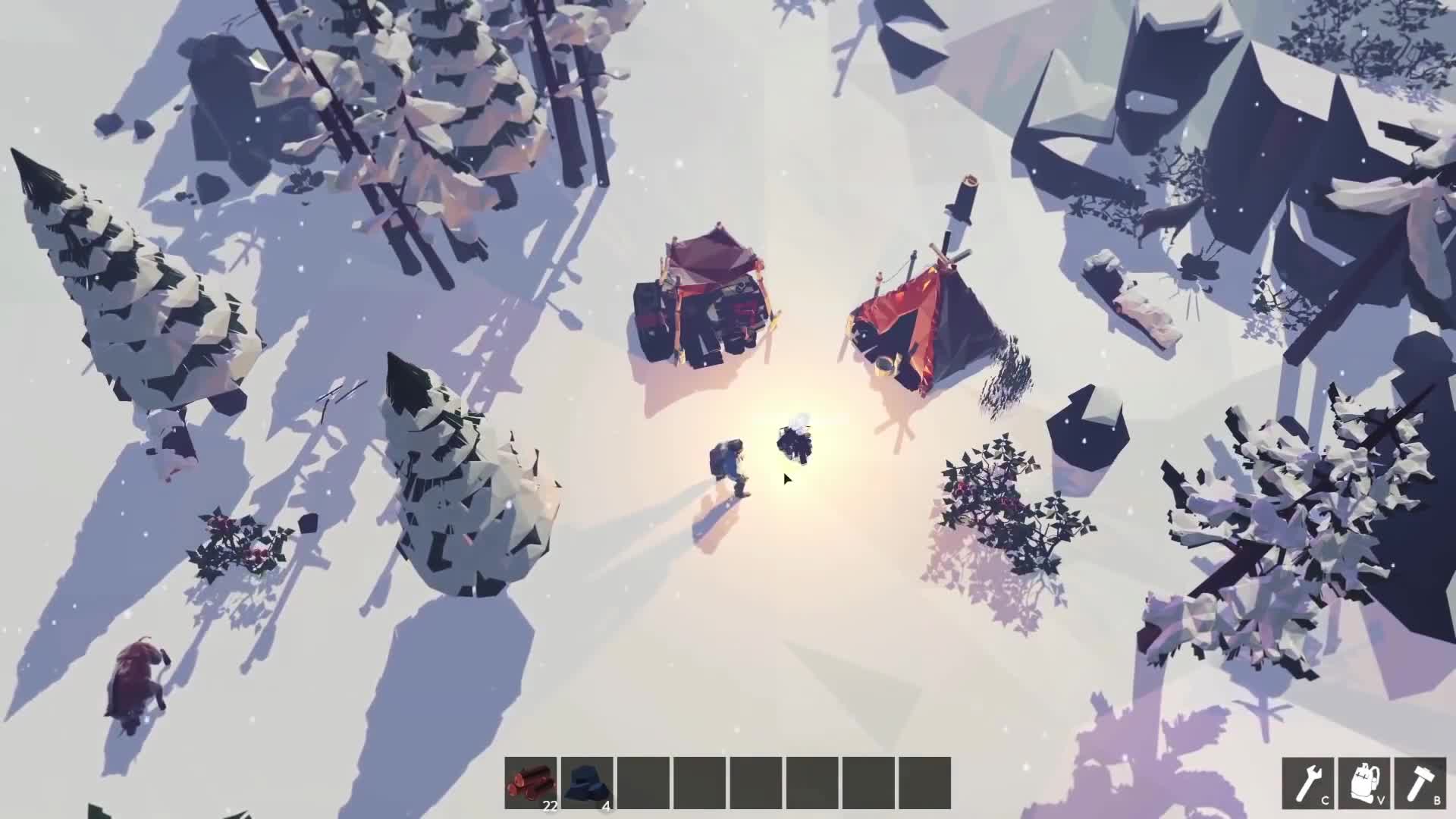
Task: Select the wood logs hotbar slot
Action: tap(531, 783)
